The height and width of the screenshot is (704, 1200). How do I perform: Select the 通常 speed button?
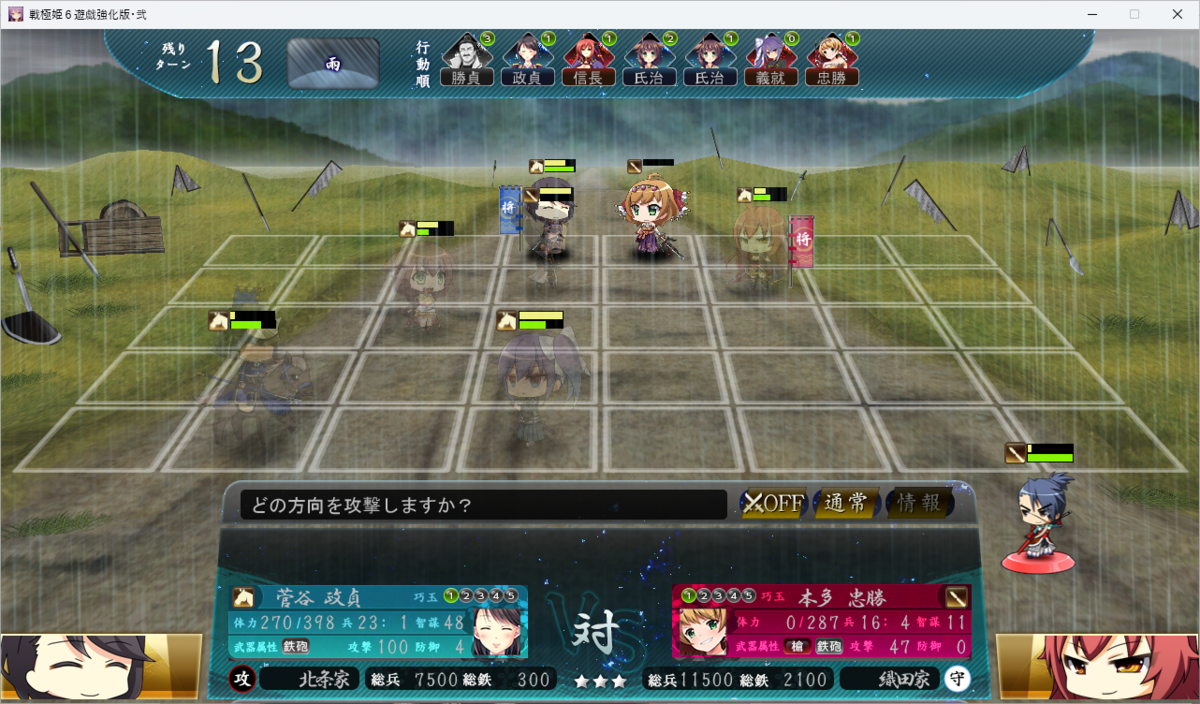coord(846,503)
